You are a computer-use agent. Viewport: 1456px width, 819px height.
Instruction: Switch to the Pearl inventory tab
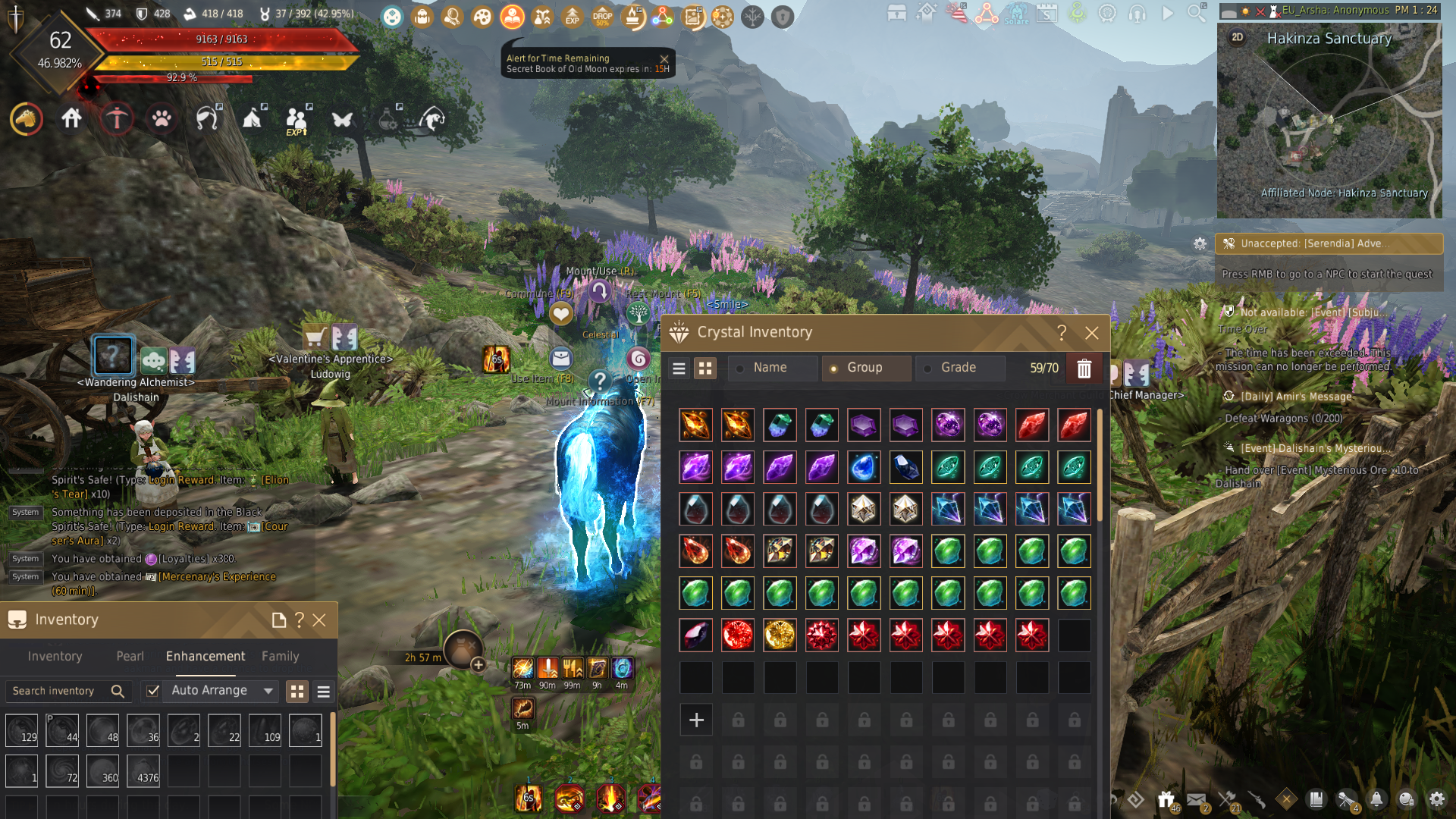coord(130,656)
